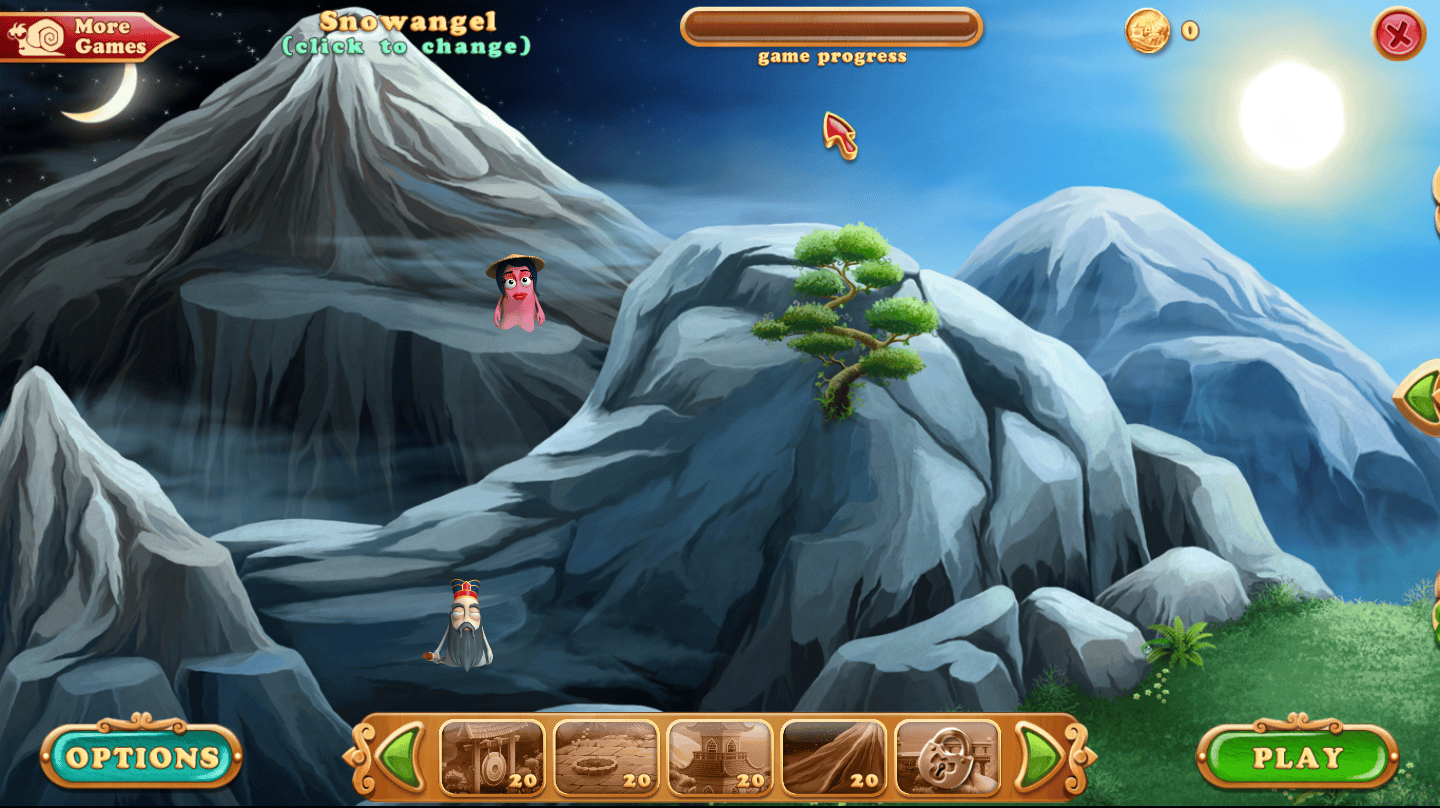Pick the pagoda tower location thumbnail

[x=720, y=757]
